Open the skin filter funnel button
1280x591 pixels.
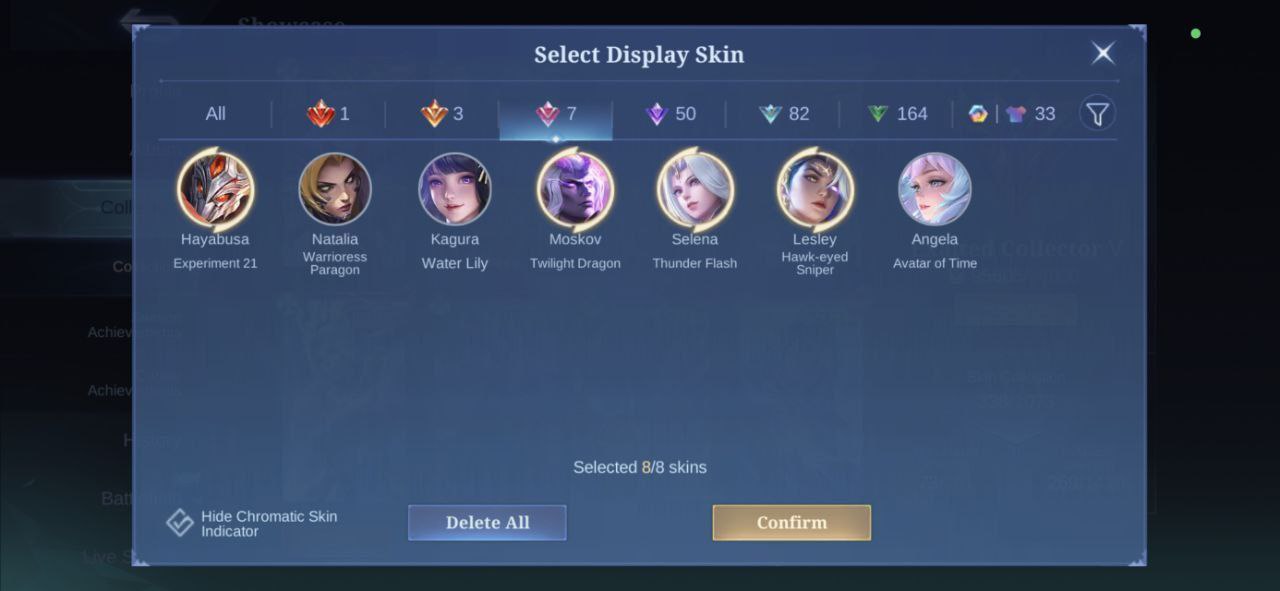1097,114
